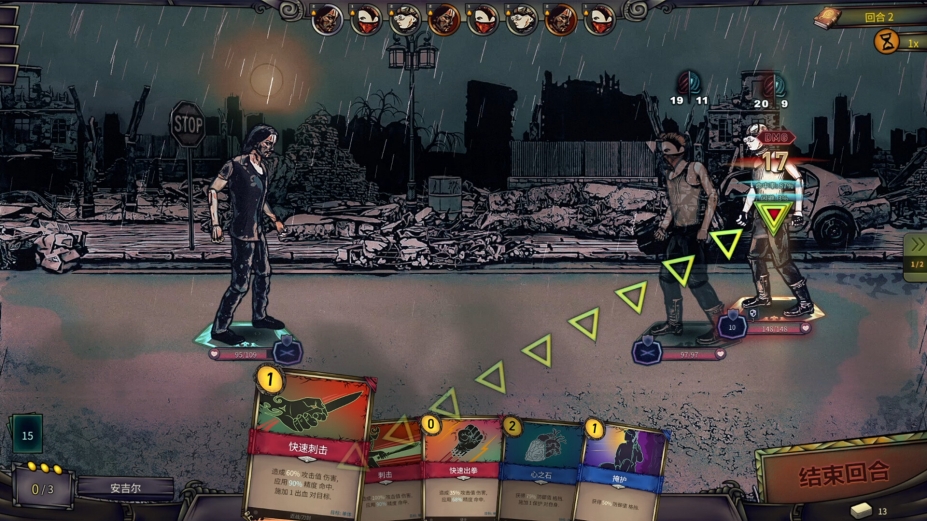Click the first portrait in turn order
This screenshot has height=521, width=927.
pyautogui.click(x=327, y=19)
